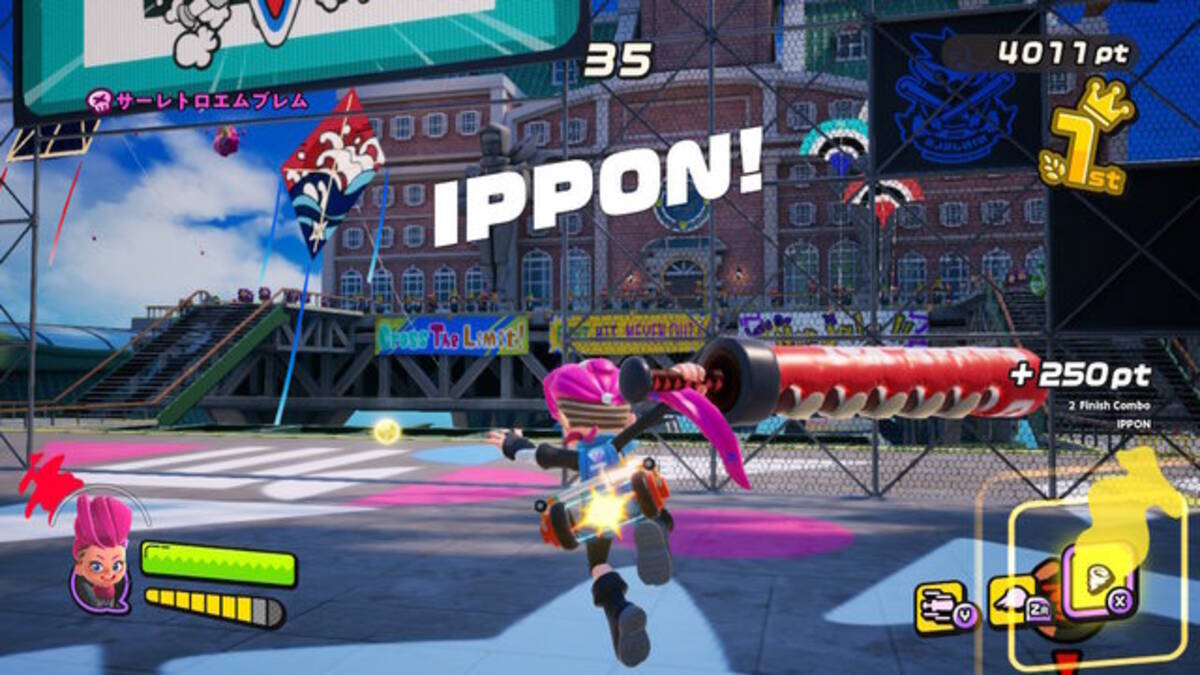
Task: Click the pink emblem icon beside the Japanese label
Action: (98, 99)
